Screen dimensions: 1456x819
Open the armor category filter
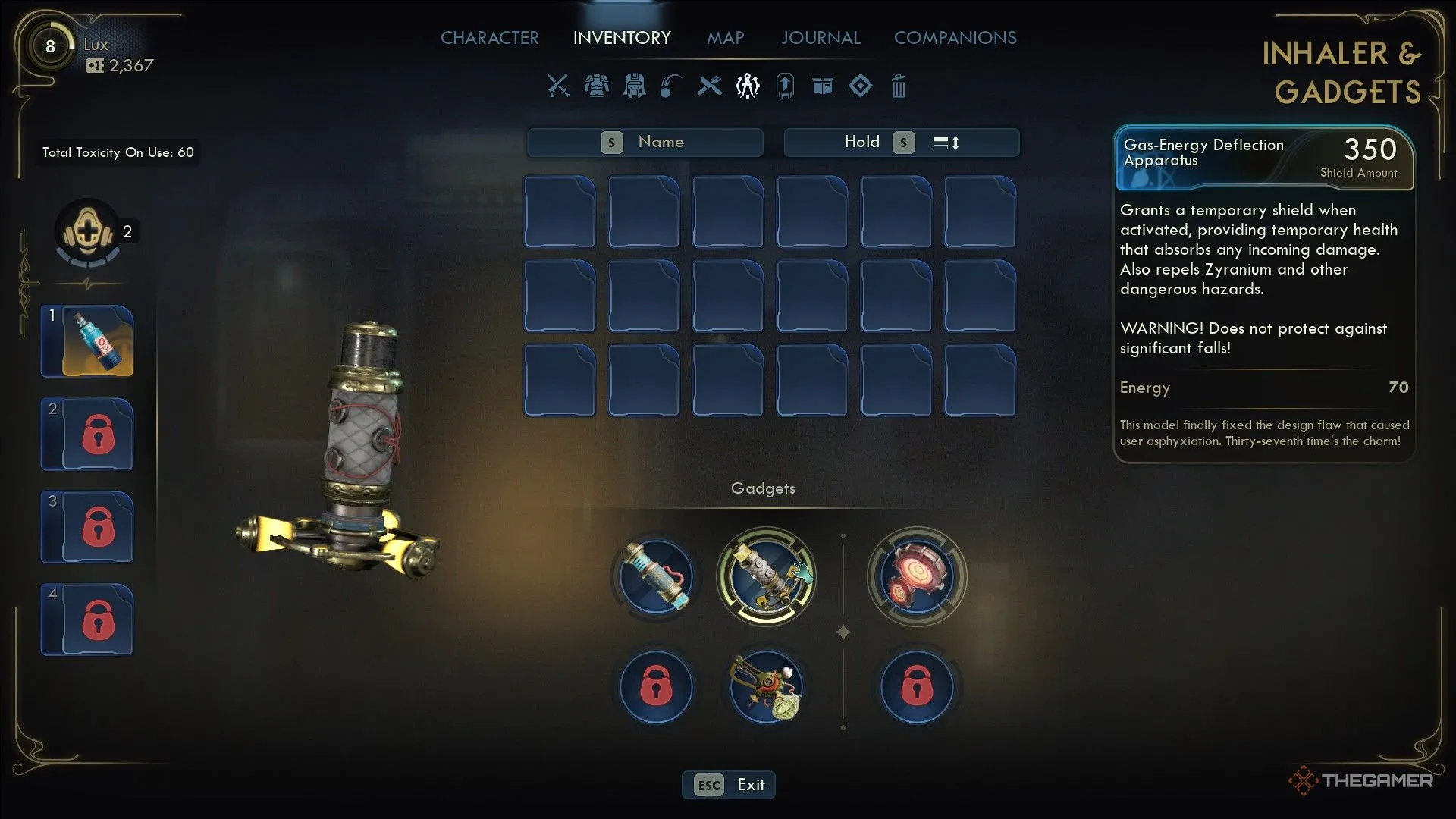[596, 86]
